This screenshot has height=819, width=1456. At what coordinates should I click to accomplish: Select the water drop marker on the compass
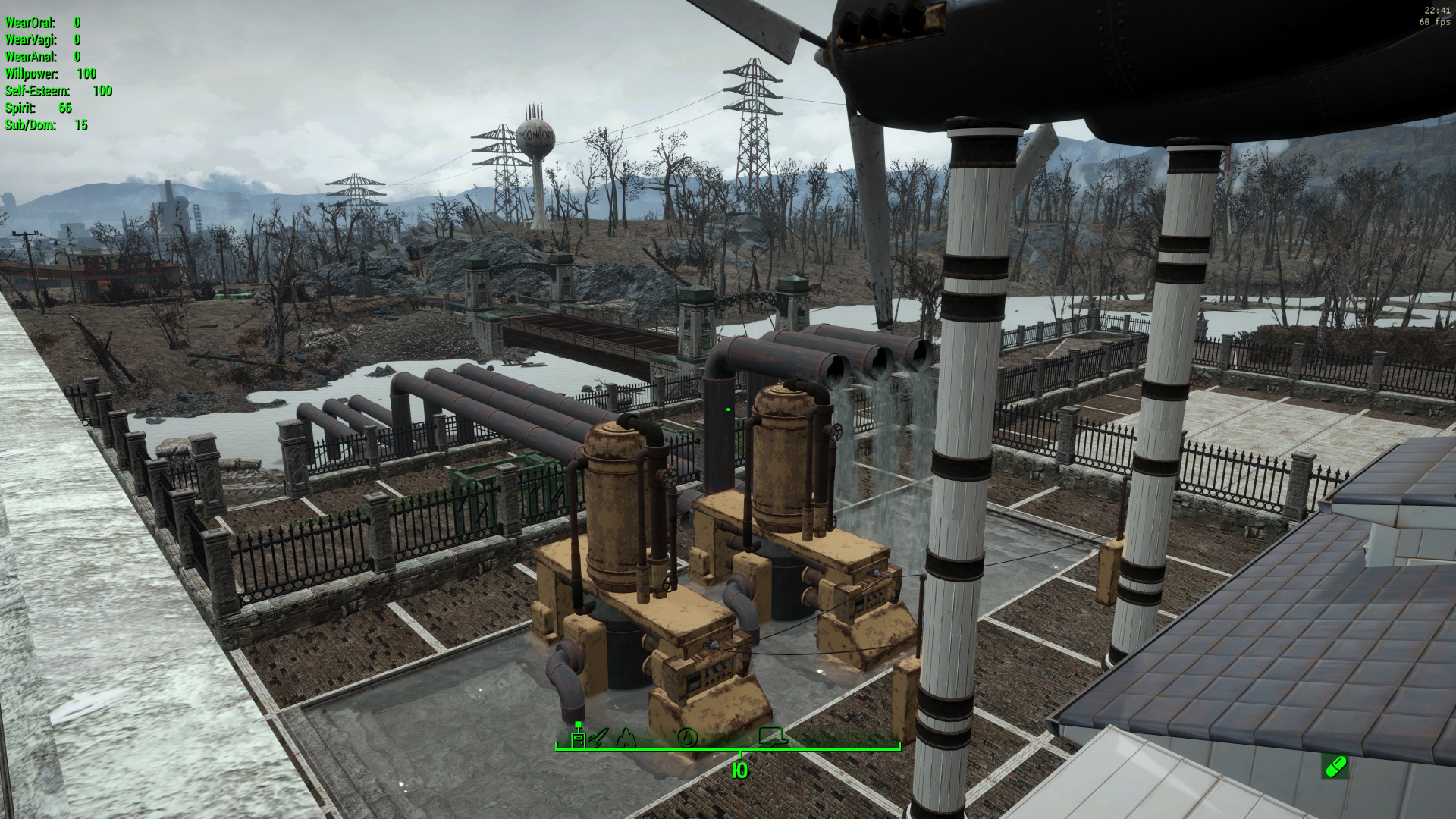[687, 736]
